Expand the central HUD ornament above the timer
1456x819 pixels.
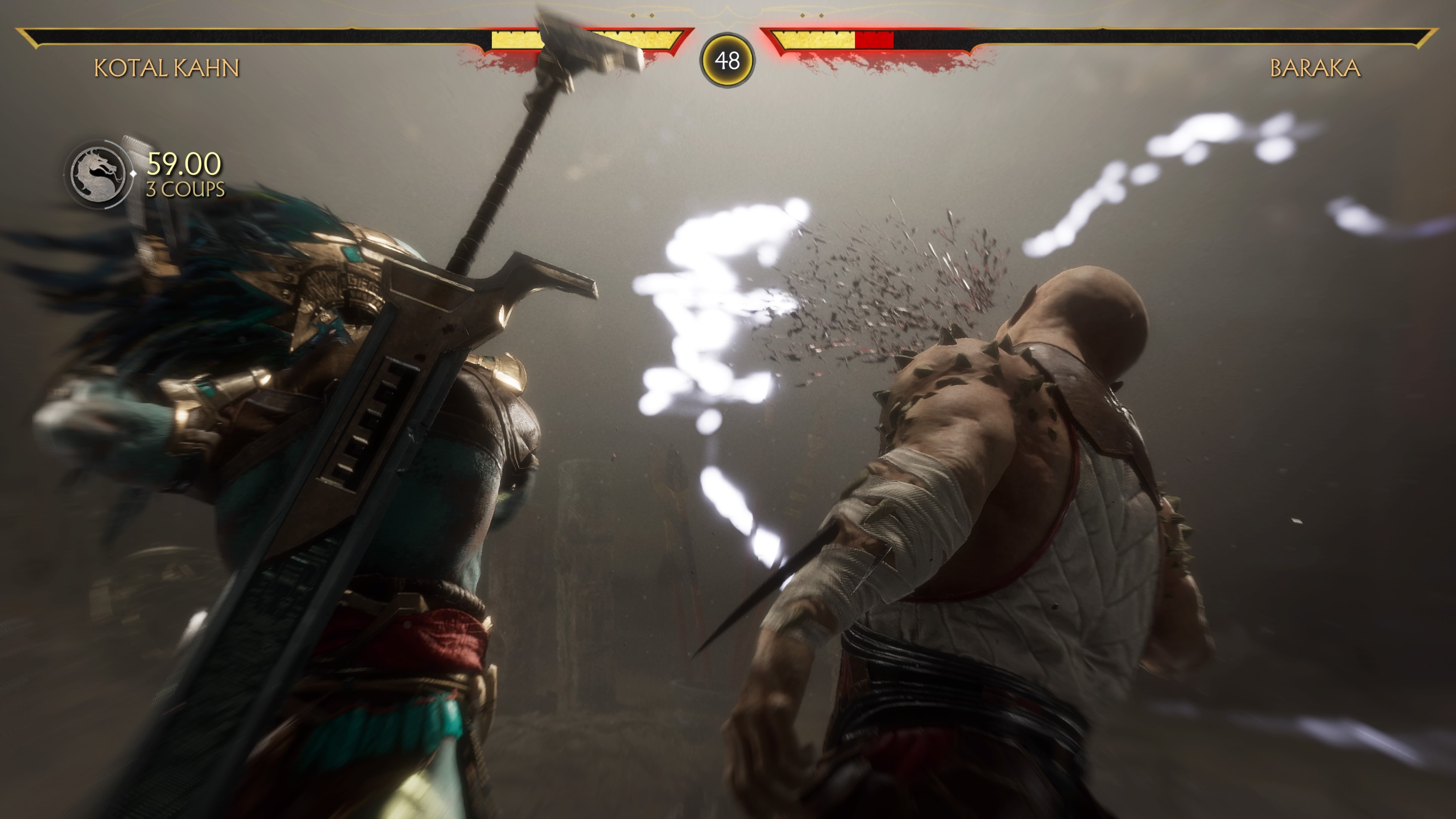point(728,17)
